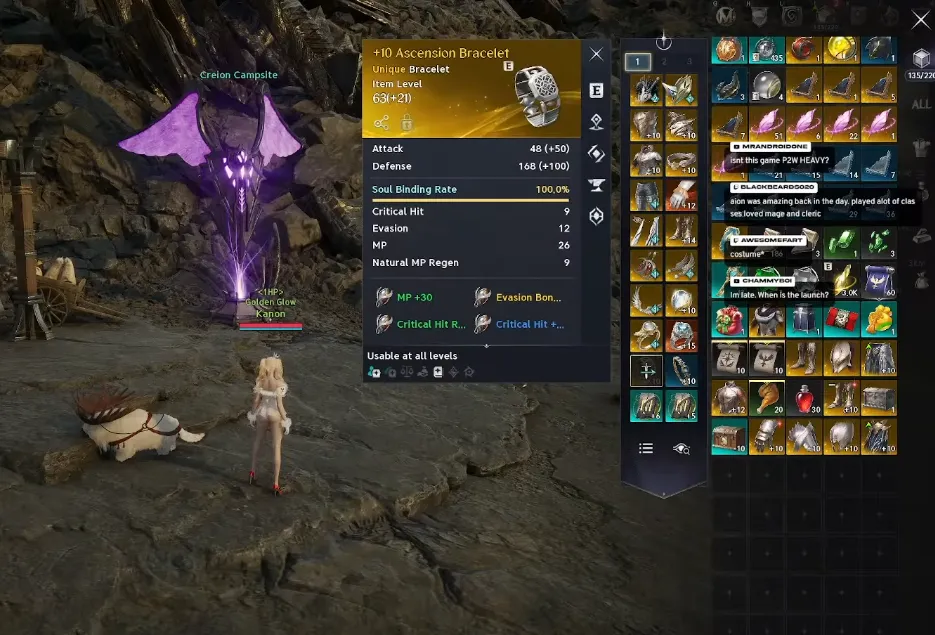Choose the red and green gift box

727,321
